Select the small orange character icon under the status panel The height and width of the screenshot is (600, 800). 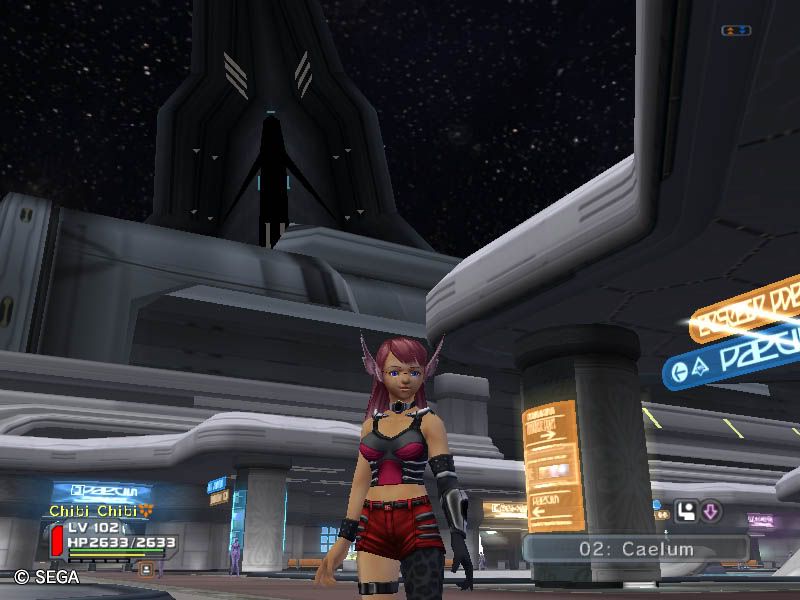146,569
